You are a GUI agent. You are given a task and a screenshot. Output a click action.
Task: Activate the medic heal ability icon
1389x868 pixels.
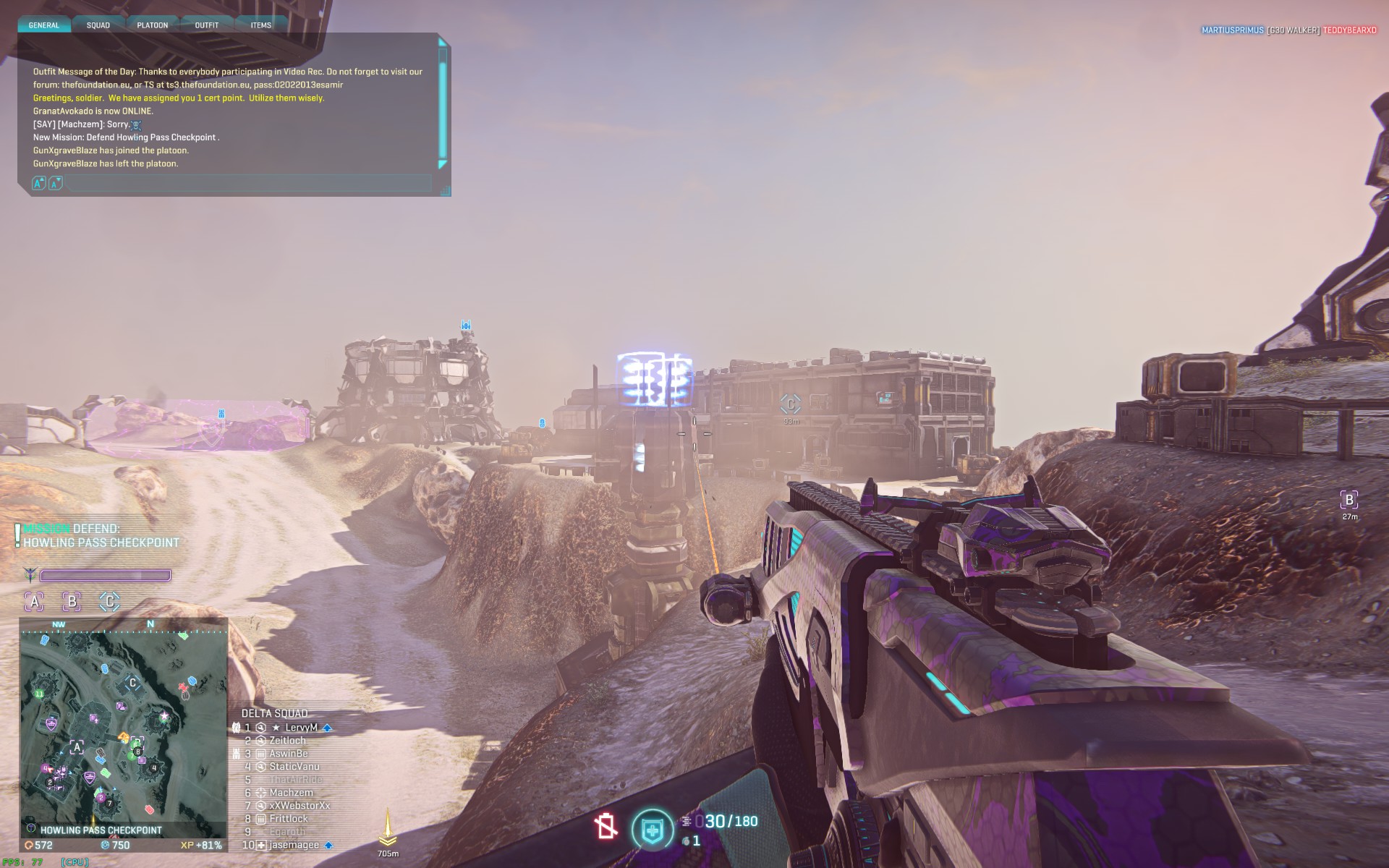tap(652, 830)
